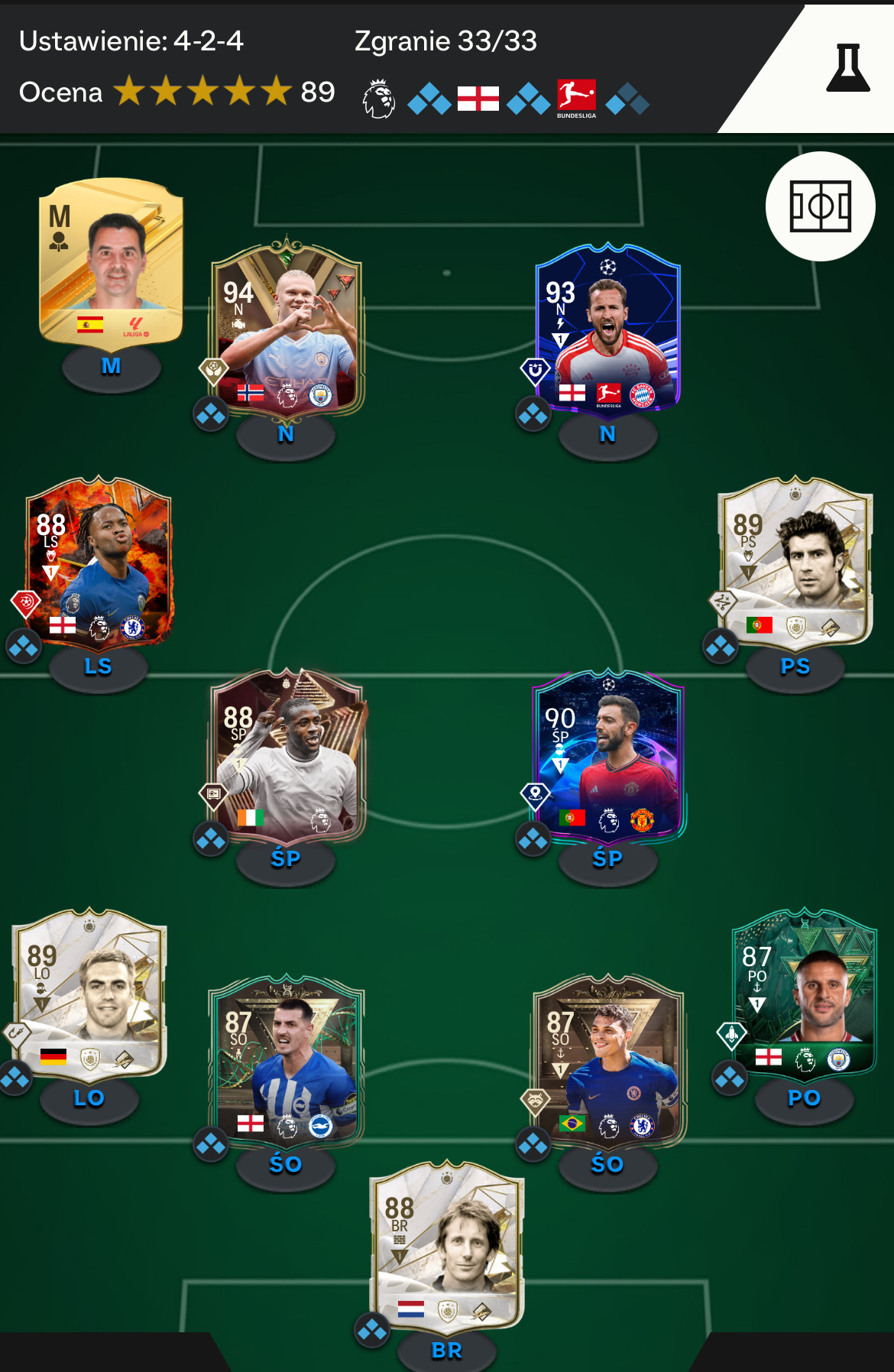Screen dimensions: 894x1372
Task: Toggle the pitch view round button
Action: tap(820, 206)
